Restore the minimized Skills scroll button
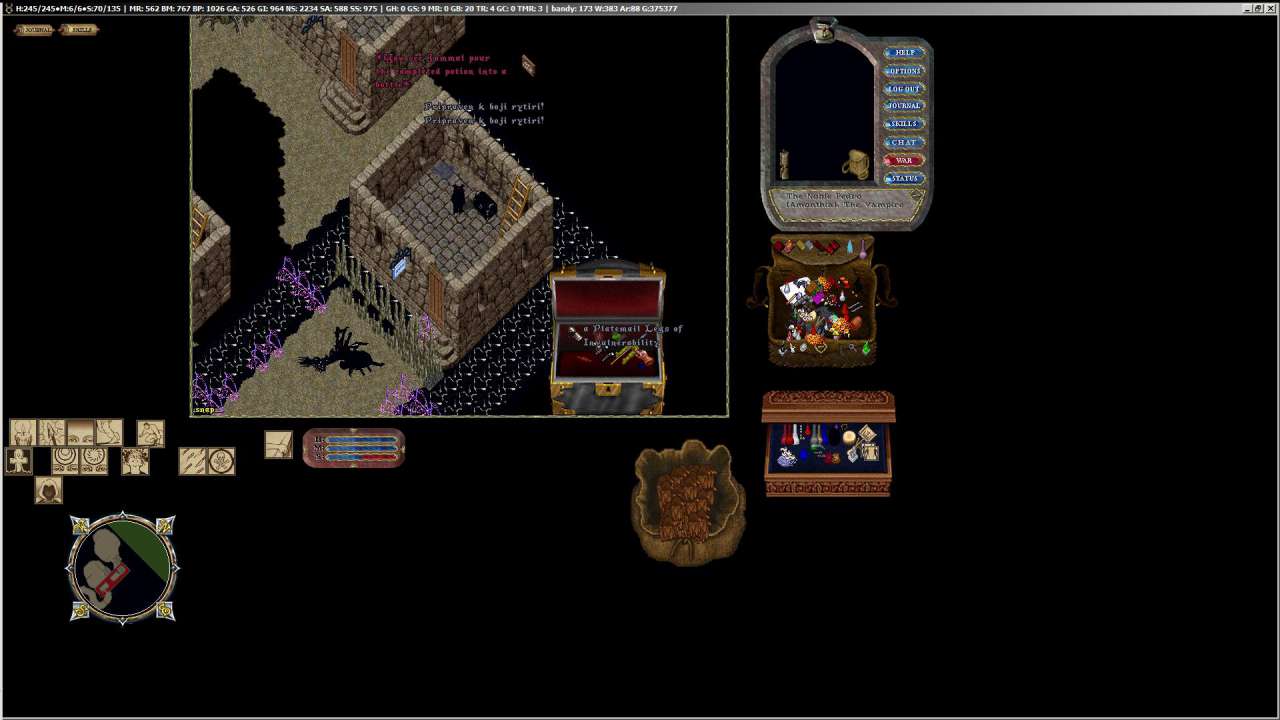Image resolution: width=1280 pixels, height=720 pixels. (80, 29)
